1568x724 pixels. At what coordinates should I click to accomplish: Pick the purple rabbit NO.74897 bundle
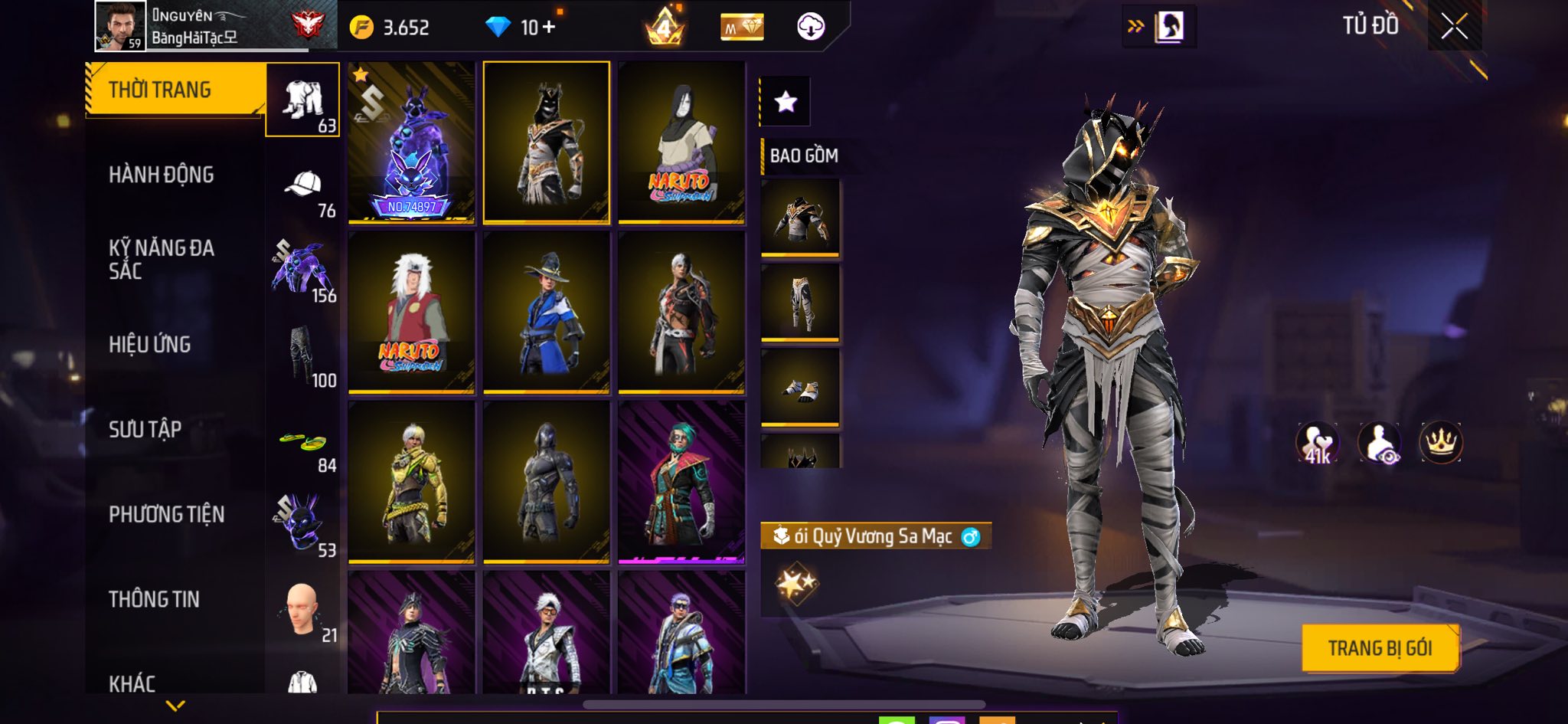coord(411,143)
